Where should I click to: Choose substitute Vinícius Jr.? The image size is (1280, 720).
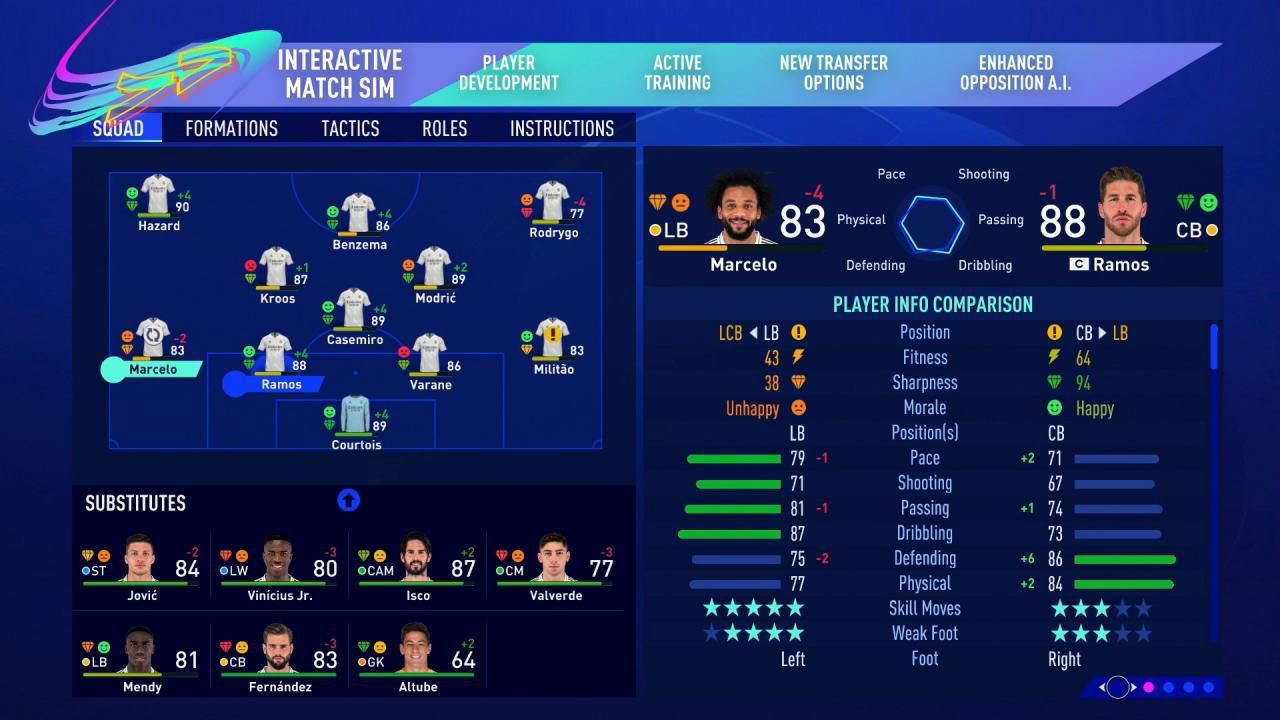click(279, 565)
